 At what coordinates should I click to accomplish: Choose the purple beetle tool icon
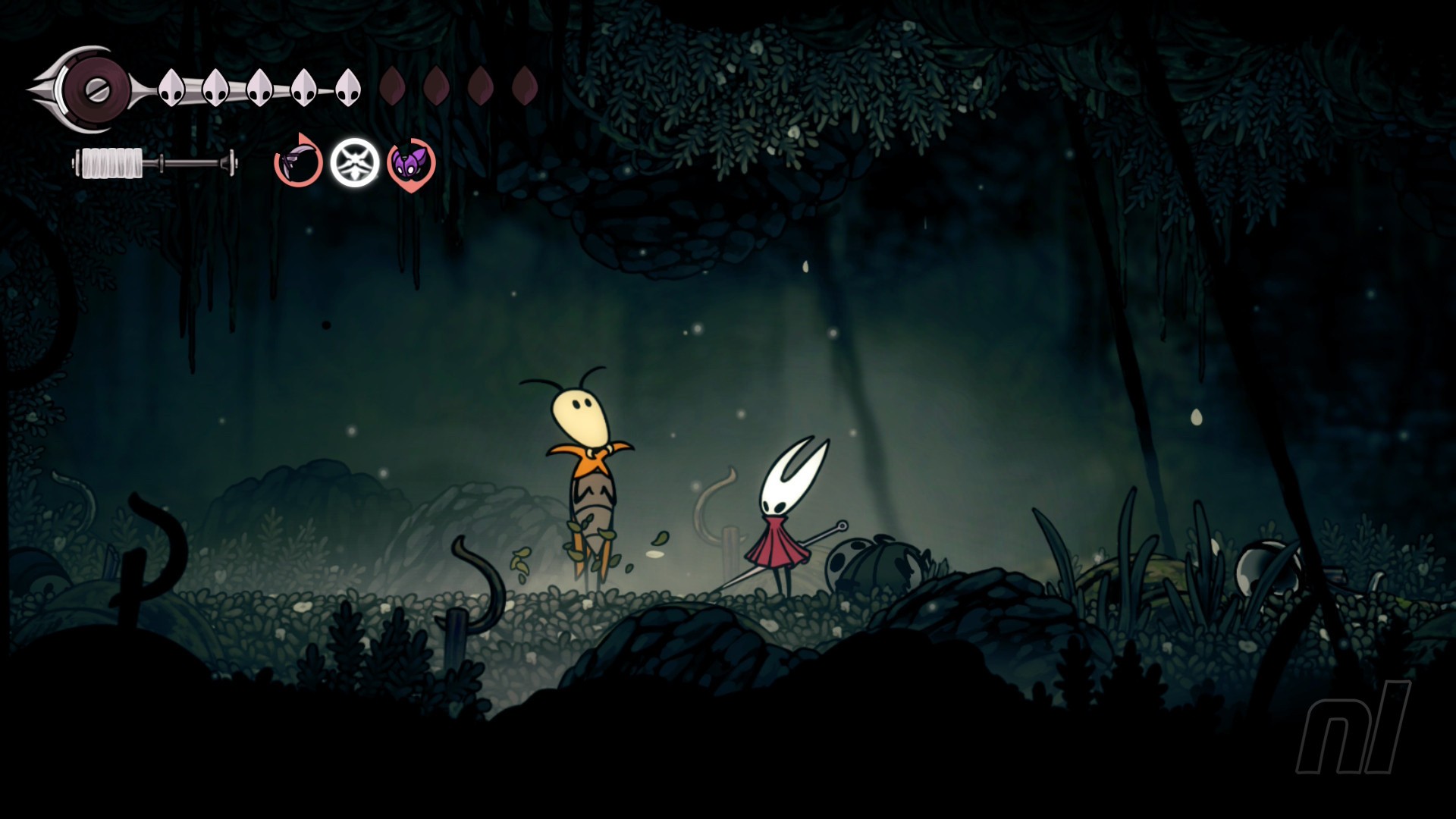point(411,163)
